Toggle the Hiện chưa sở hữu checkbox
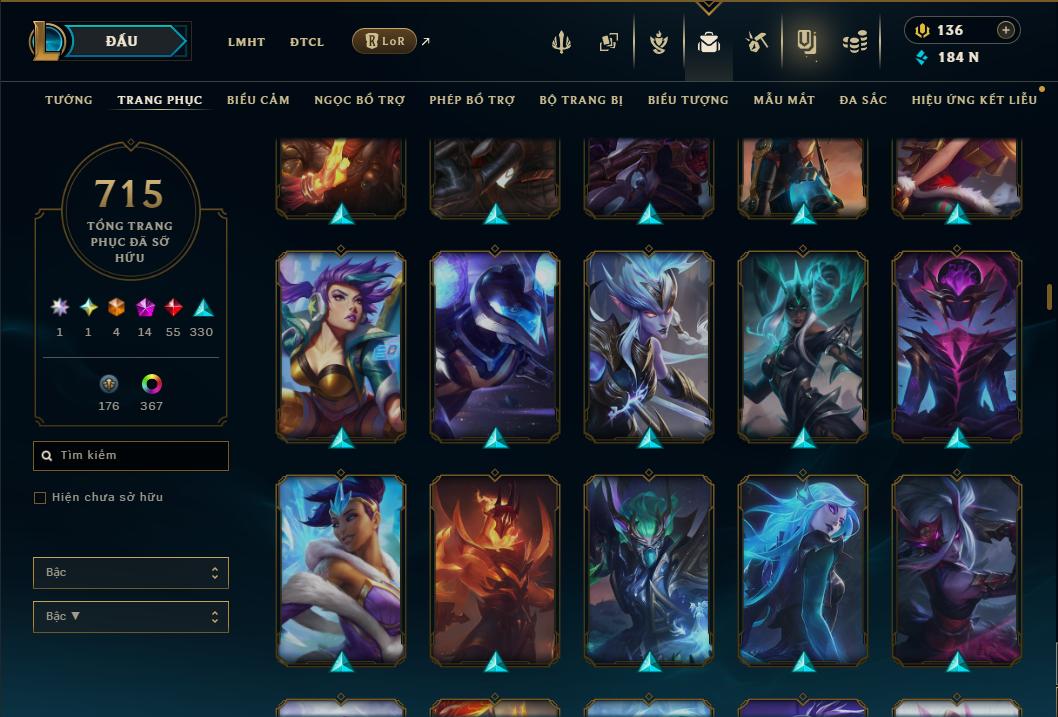 coord(40,498)
